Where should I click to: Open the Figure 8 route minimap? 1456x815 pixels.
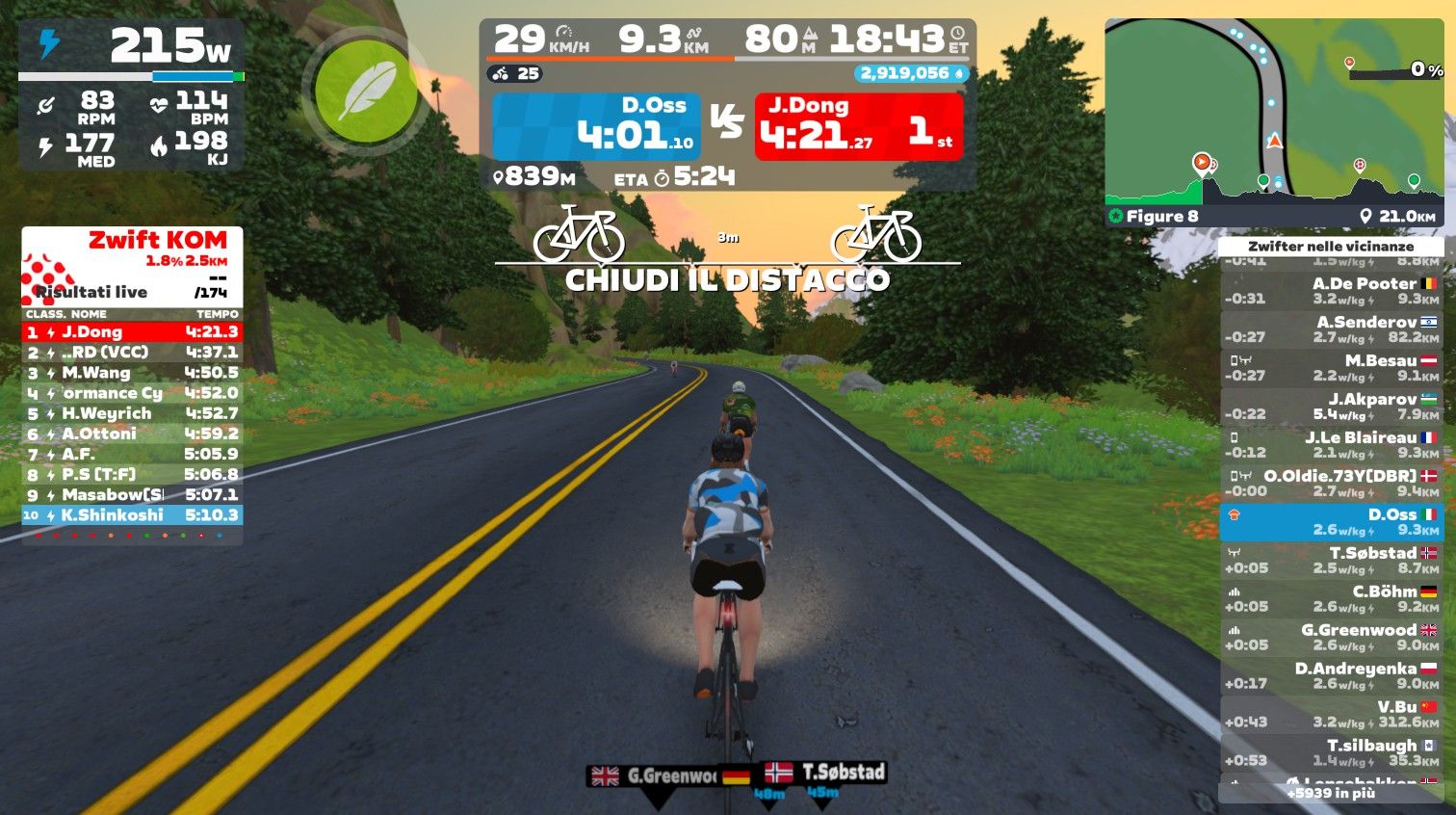1273,121
